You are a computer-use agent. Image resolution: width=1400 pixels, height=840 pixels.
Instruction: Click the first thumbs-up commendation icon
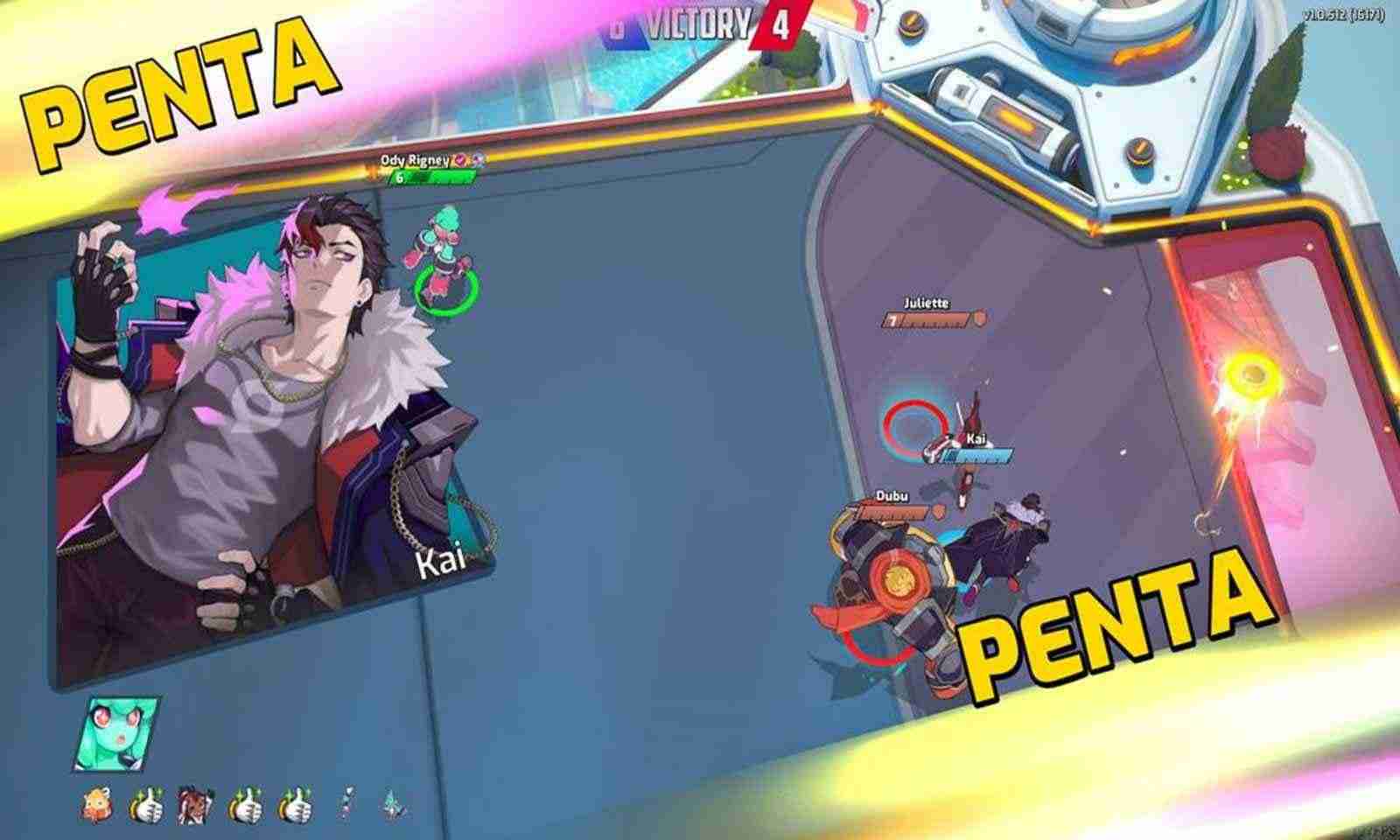(149, 804)
